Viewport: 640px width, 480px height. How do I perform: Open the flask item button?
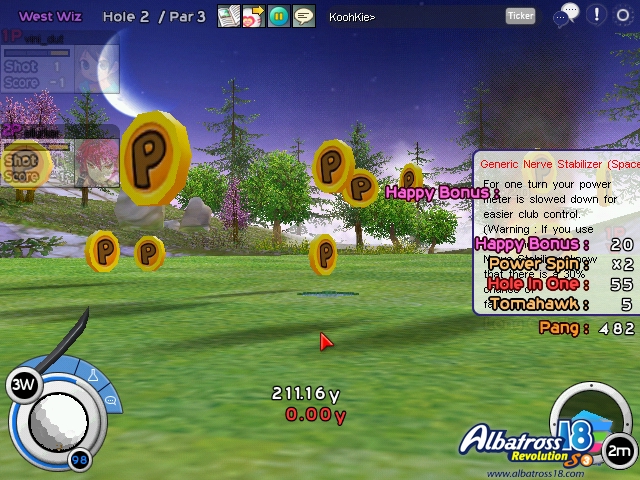(x=93, y=376)
